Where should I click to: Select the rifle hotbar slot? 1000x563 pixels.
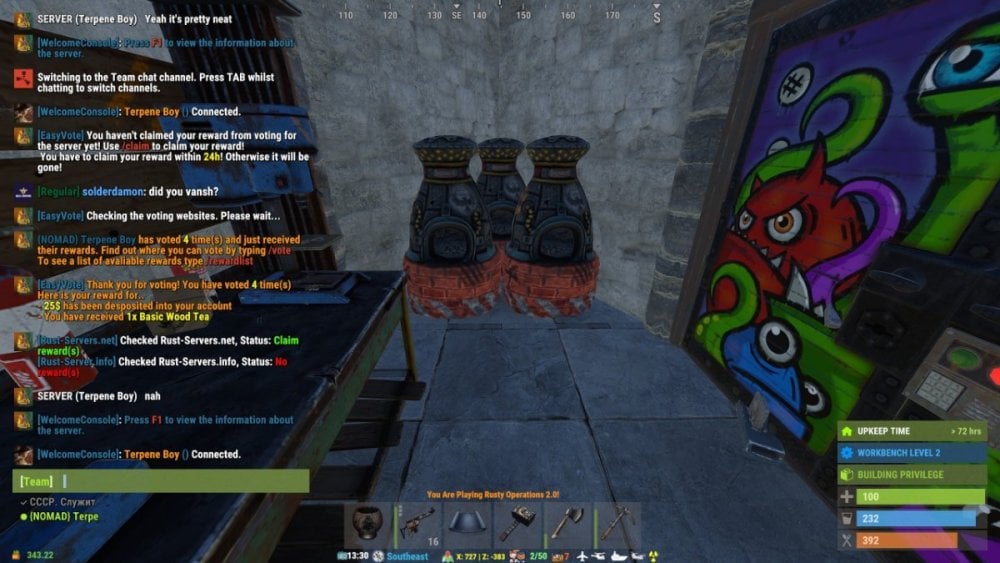[x=418, y=522]
